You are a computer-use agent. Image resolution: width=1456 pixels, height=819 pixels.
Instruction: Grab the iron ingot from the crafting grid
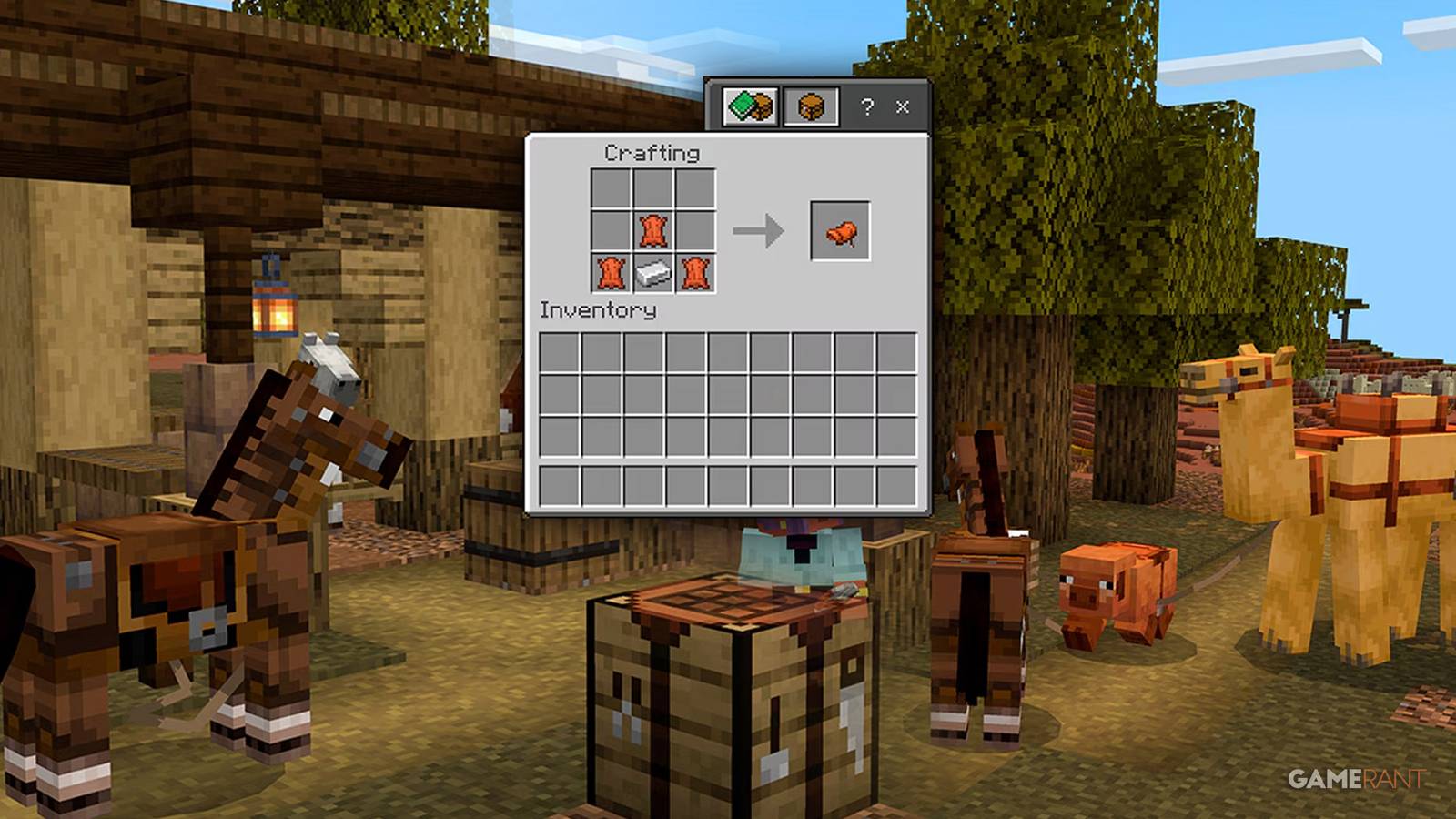(651, 273)
